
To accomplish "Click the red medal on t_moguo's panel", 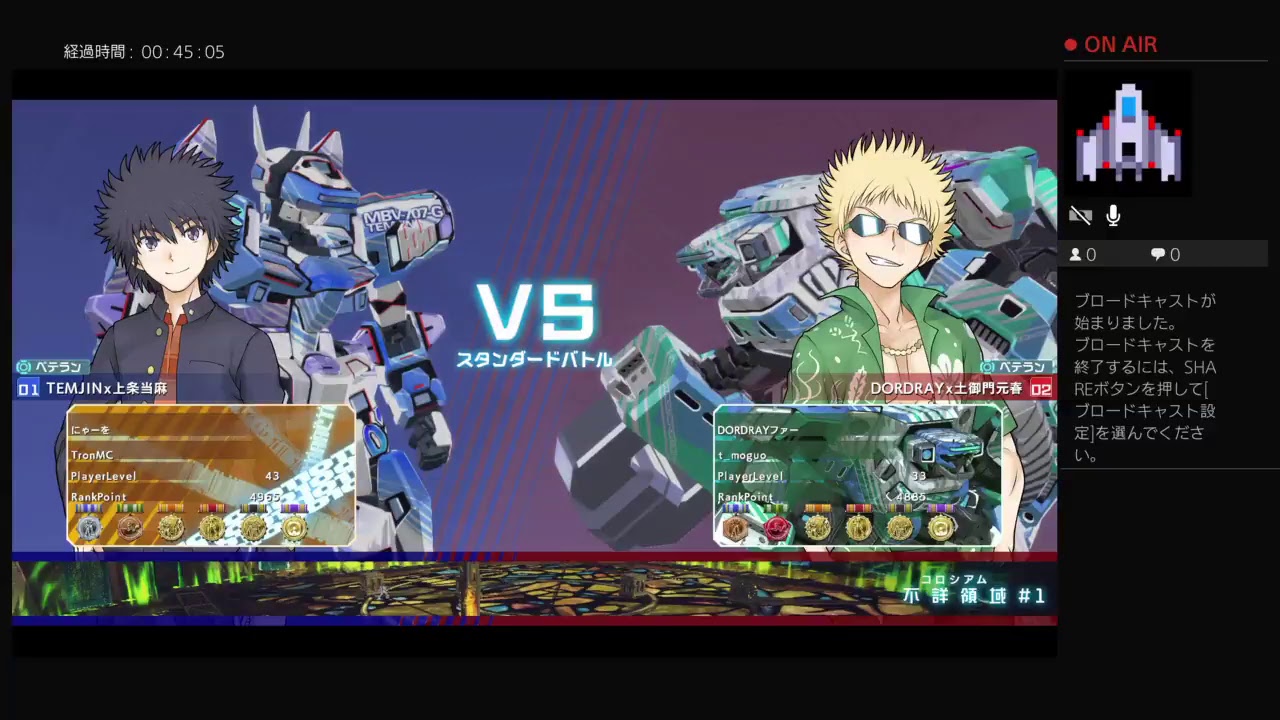I will point(777,527).
